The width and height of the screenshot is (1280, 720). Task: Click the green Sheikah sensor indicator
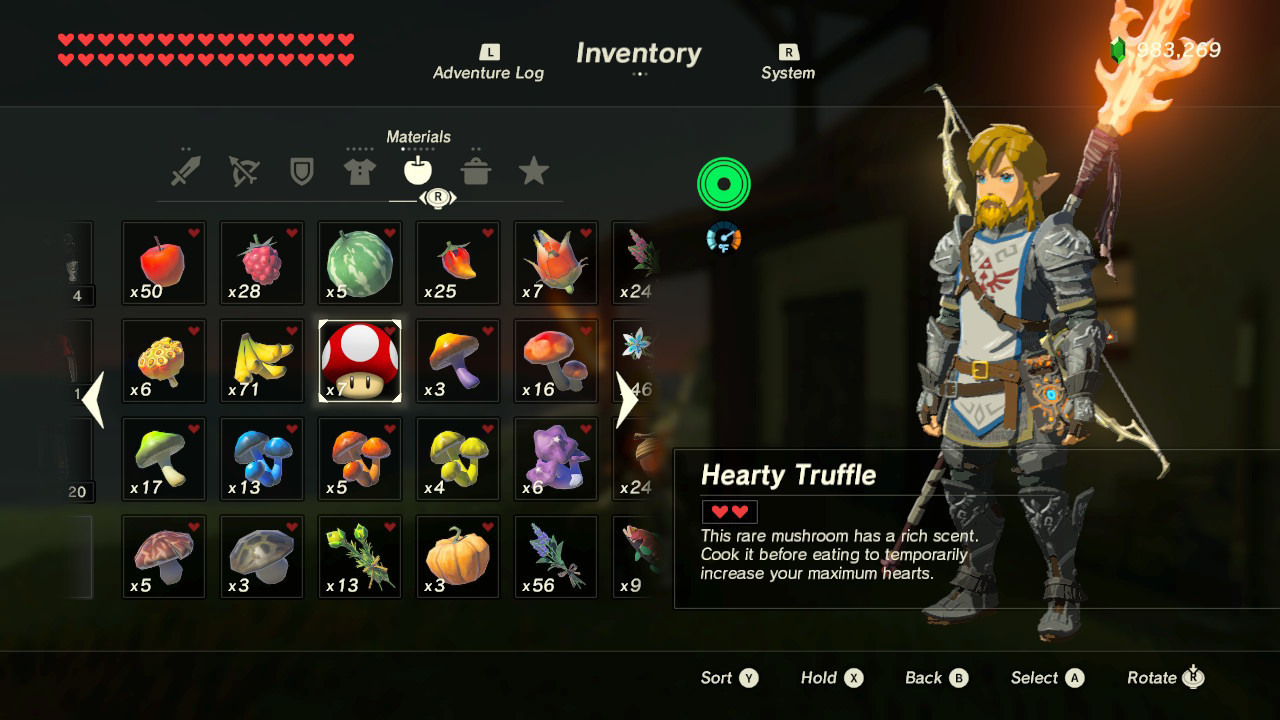[724, 181]
